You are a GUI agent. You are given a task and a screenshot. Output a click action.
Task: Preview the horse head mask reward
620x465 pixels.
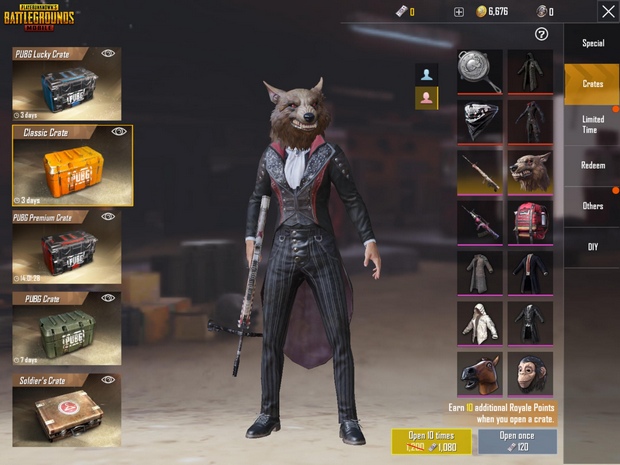(480, 373)
